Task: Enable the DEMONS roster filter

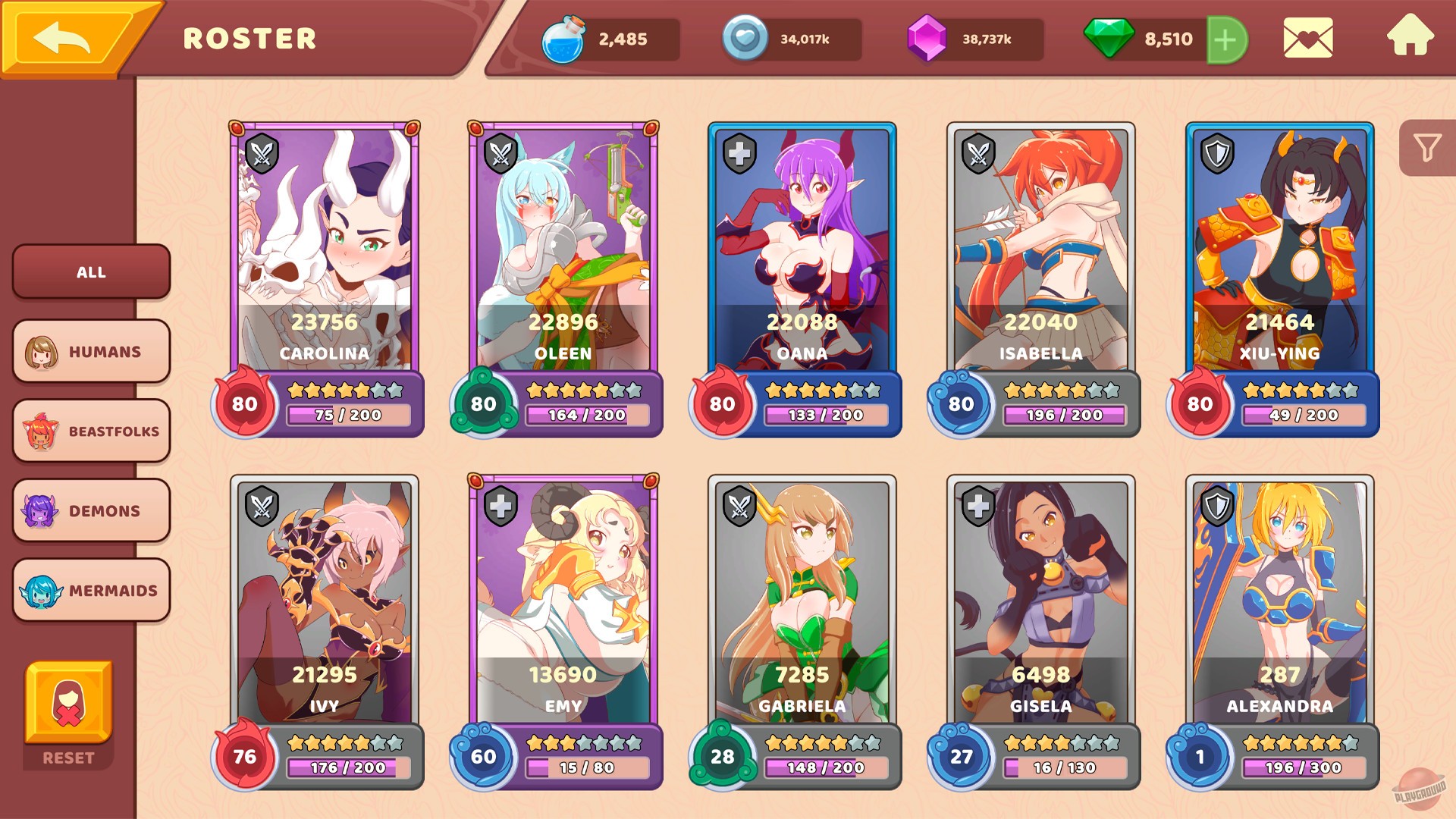Action: click(91, 510)
